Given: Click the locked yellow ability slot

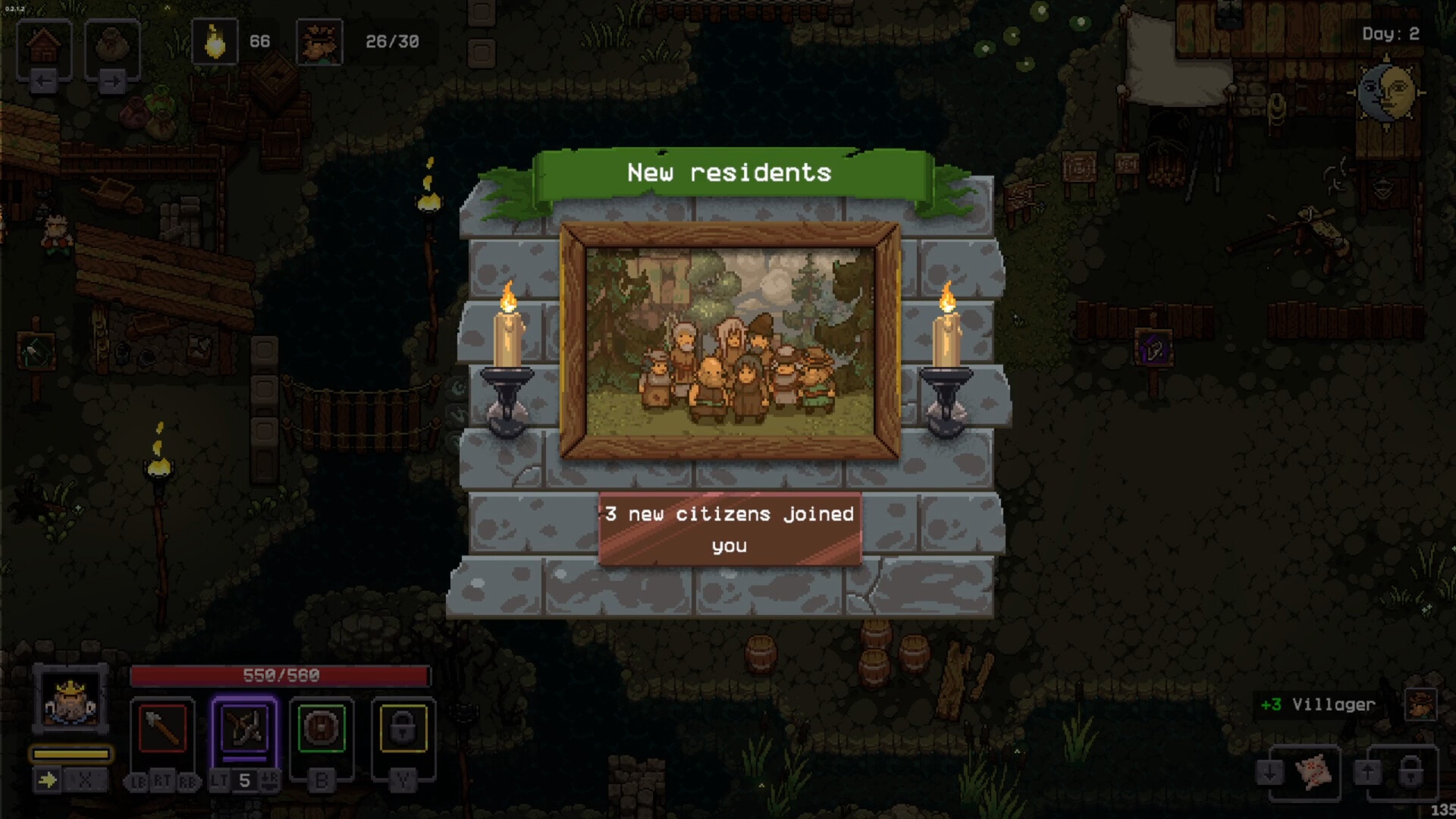Looking at the screenshot, I should tap(403, 728).
